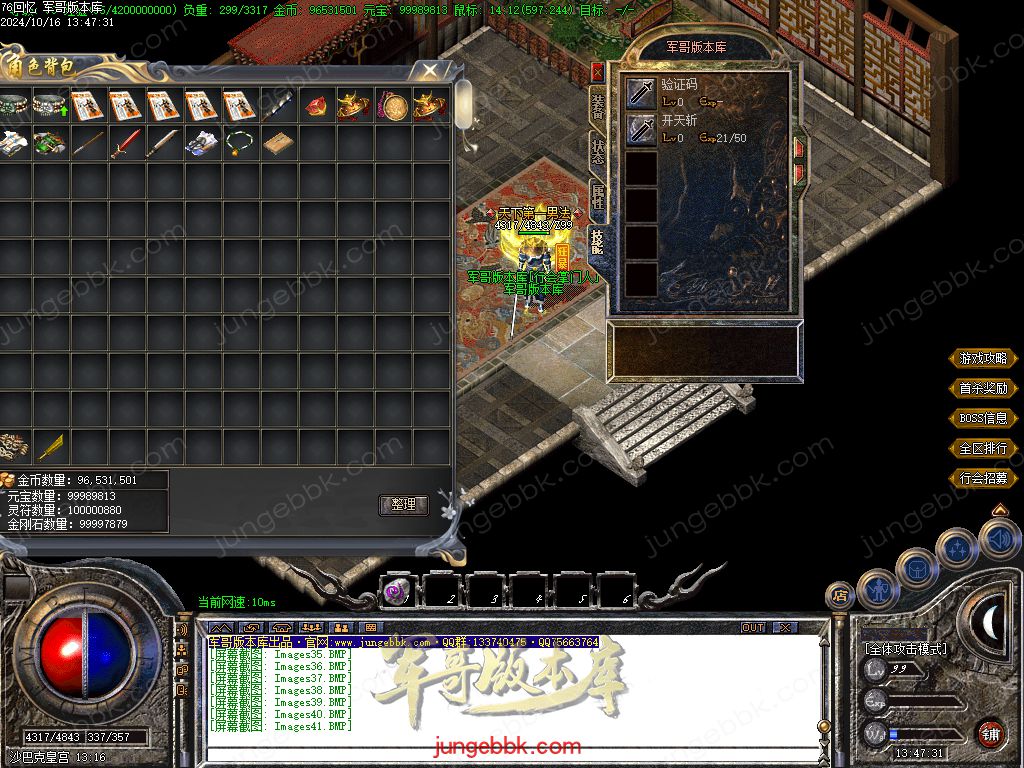Open the 首杀奖励 first-kill rewards

tap(983, 388)
